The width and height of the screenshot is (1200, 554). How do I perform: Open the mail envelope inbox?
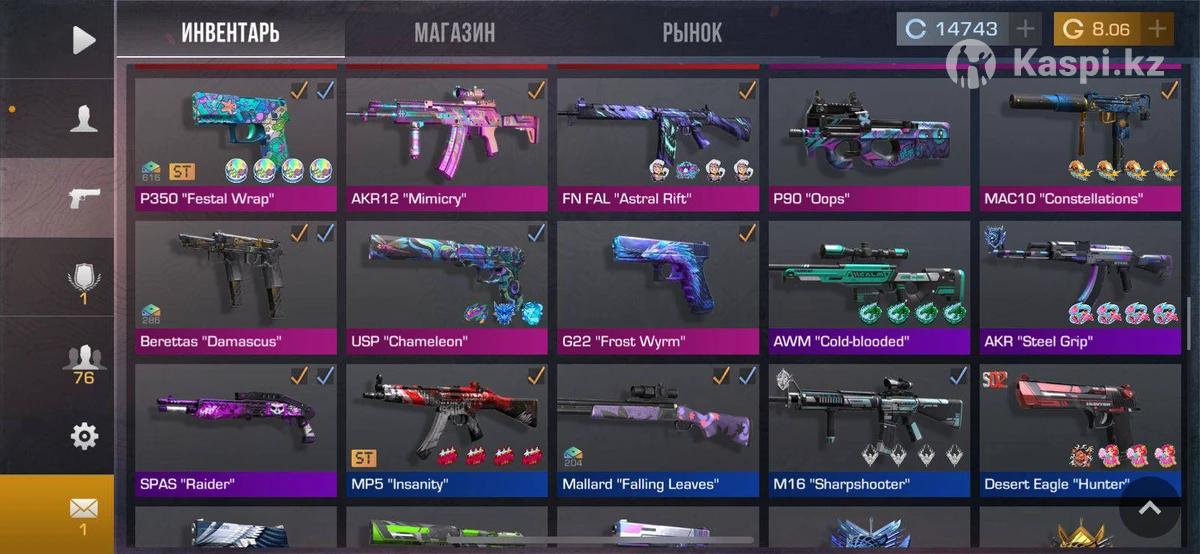click(x=84, y=512)
